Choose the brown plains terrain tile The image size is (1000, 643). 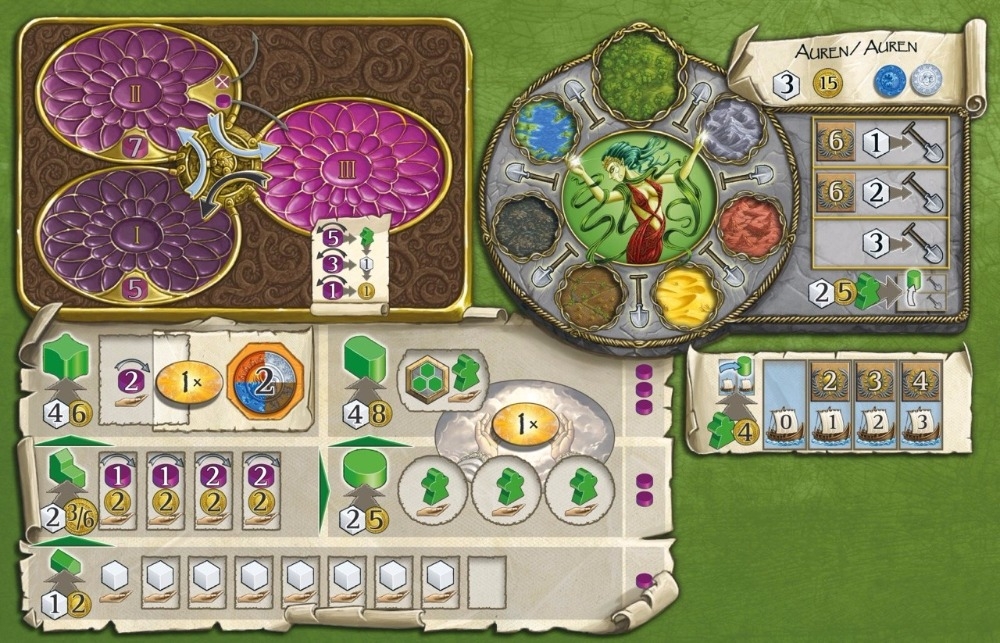pos(590,297)
